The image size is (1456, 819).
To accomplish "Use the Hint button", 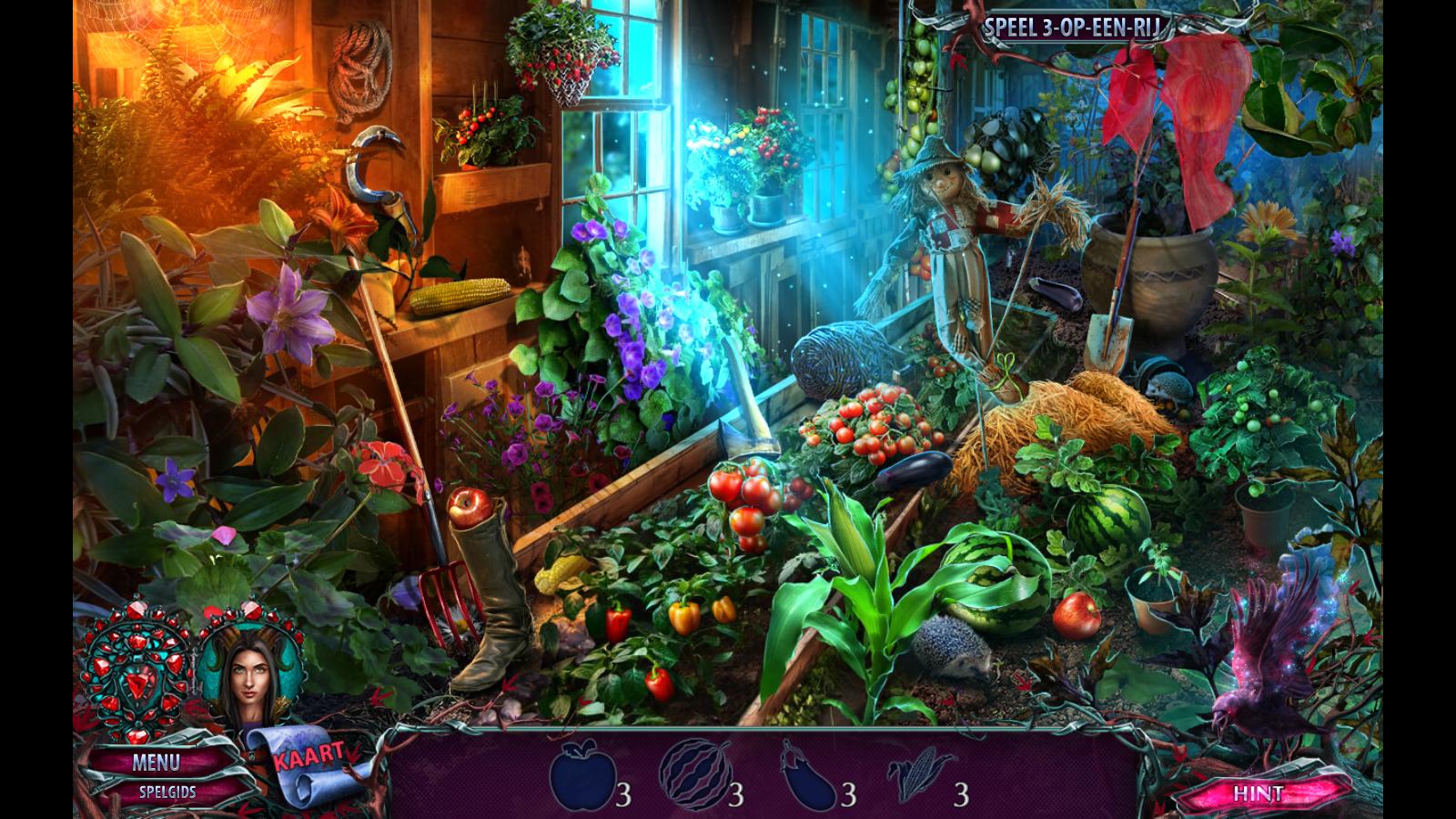I will (x=1258, y=793).
